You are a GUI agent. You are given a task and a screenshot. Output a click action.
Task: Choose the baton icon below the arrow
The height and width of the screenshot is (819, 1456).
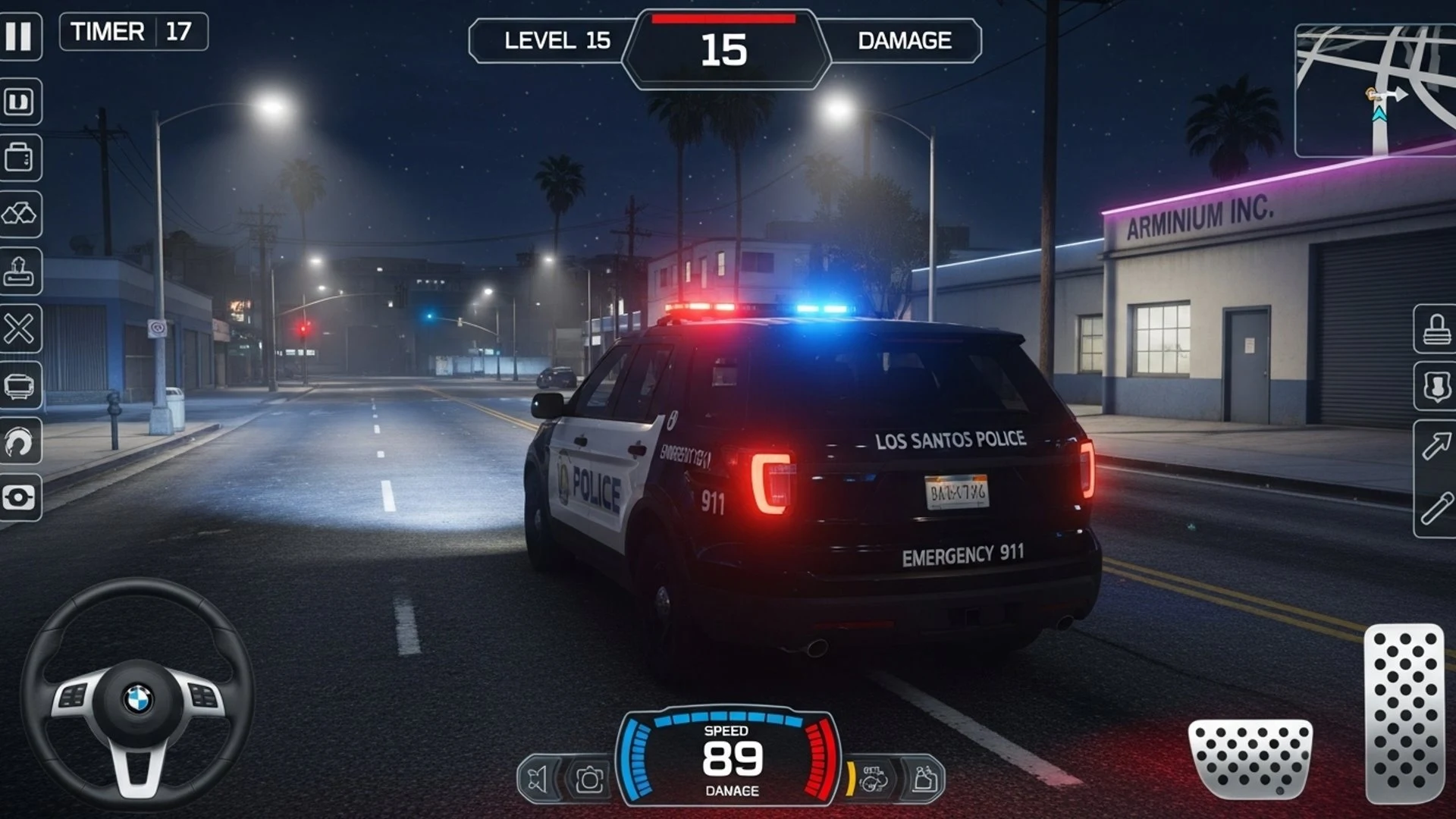(x=1436, y=508)
